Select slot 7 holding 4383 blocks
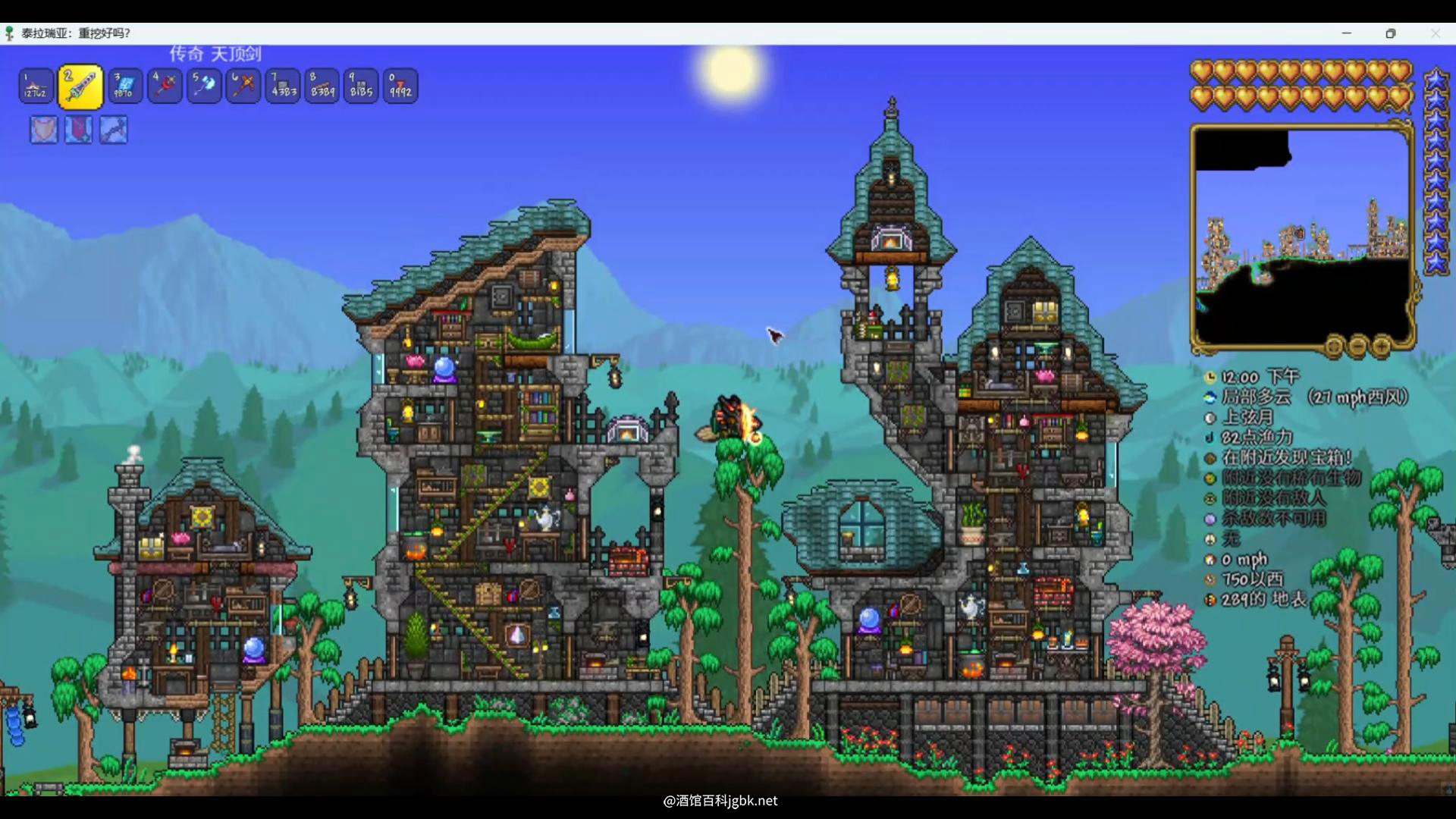The image size is (1456, 819). coord(282,86)
